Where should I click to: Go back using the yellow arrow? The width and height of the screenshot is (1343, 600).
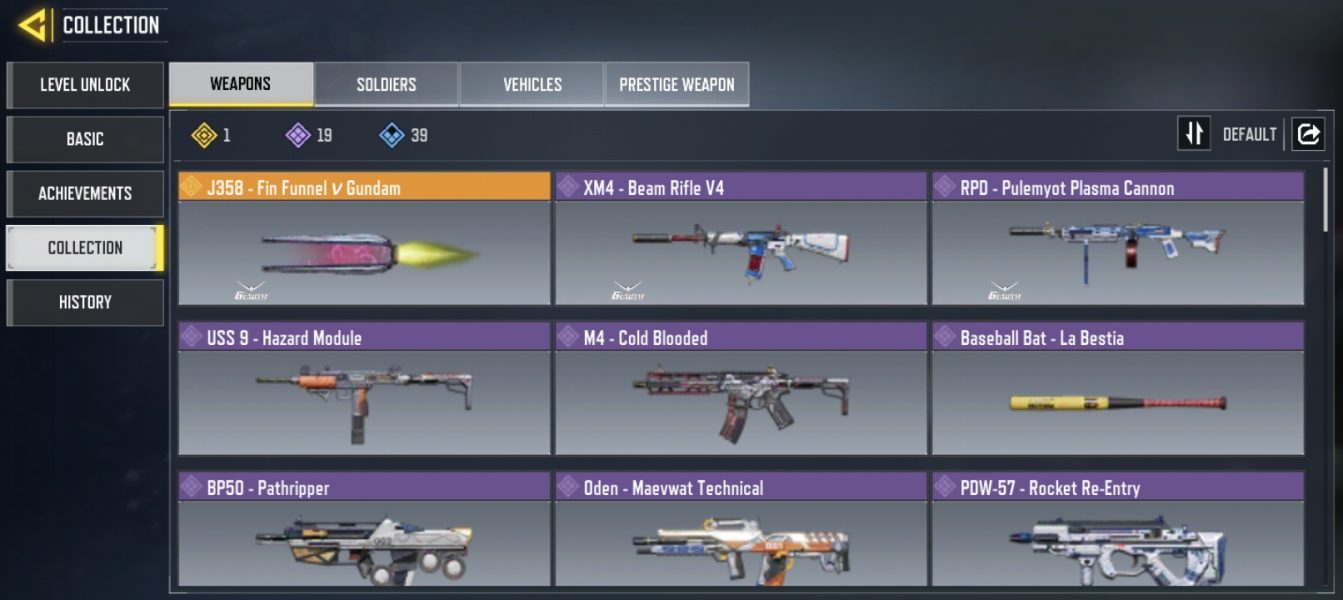click(33, 25)
